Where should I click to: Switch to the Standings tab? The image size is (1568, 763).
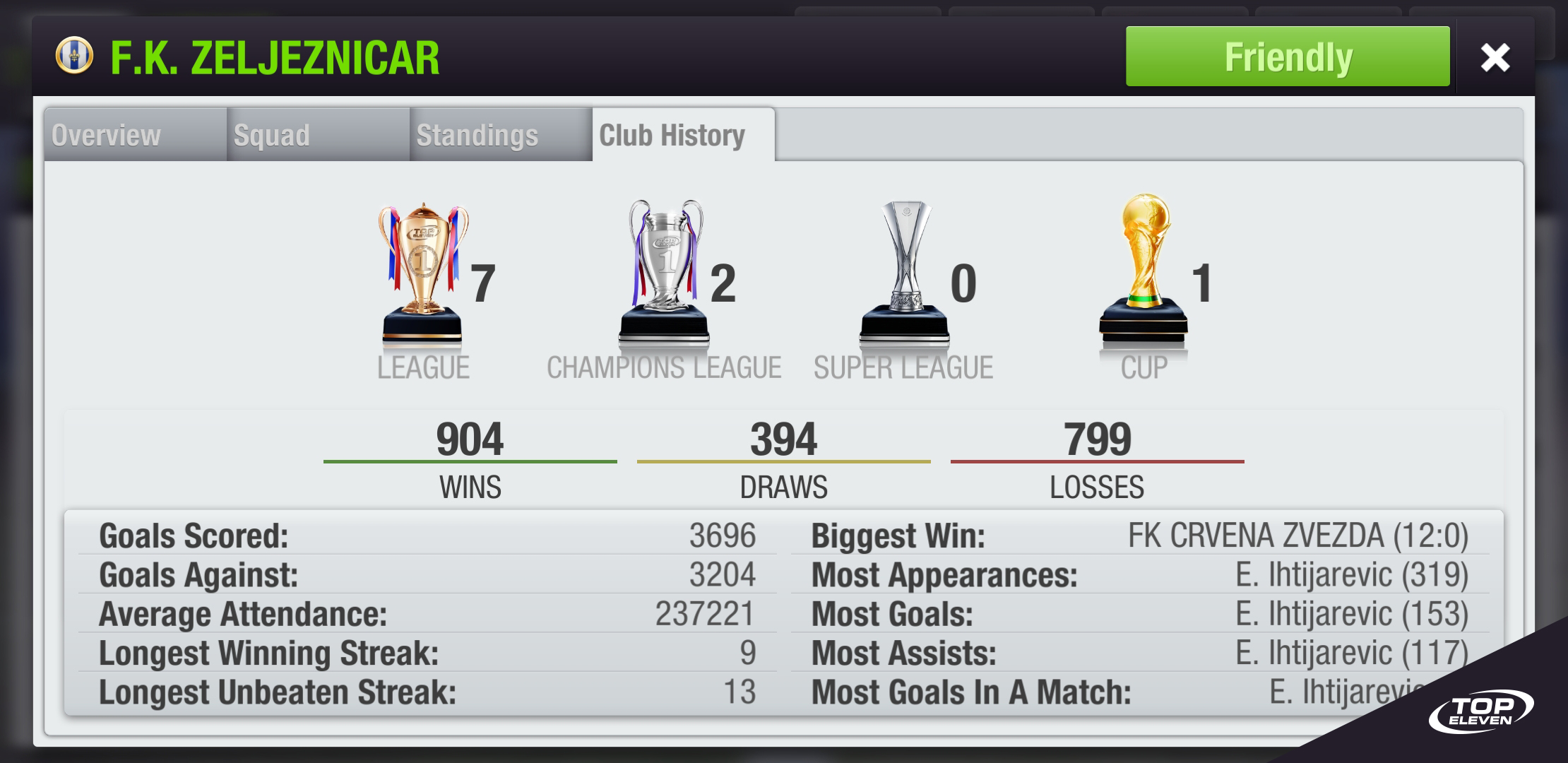coord(477,134)
